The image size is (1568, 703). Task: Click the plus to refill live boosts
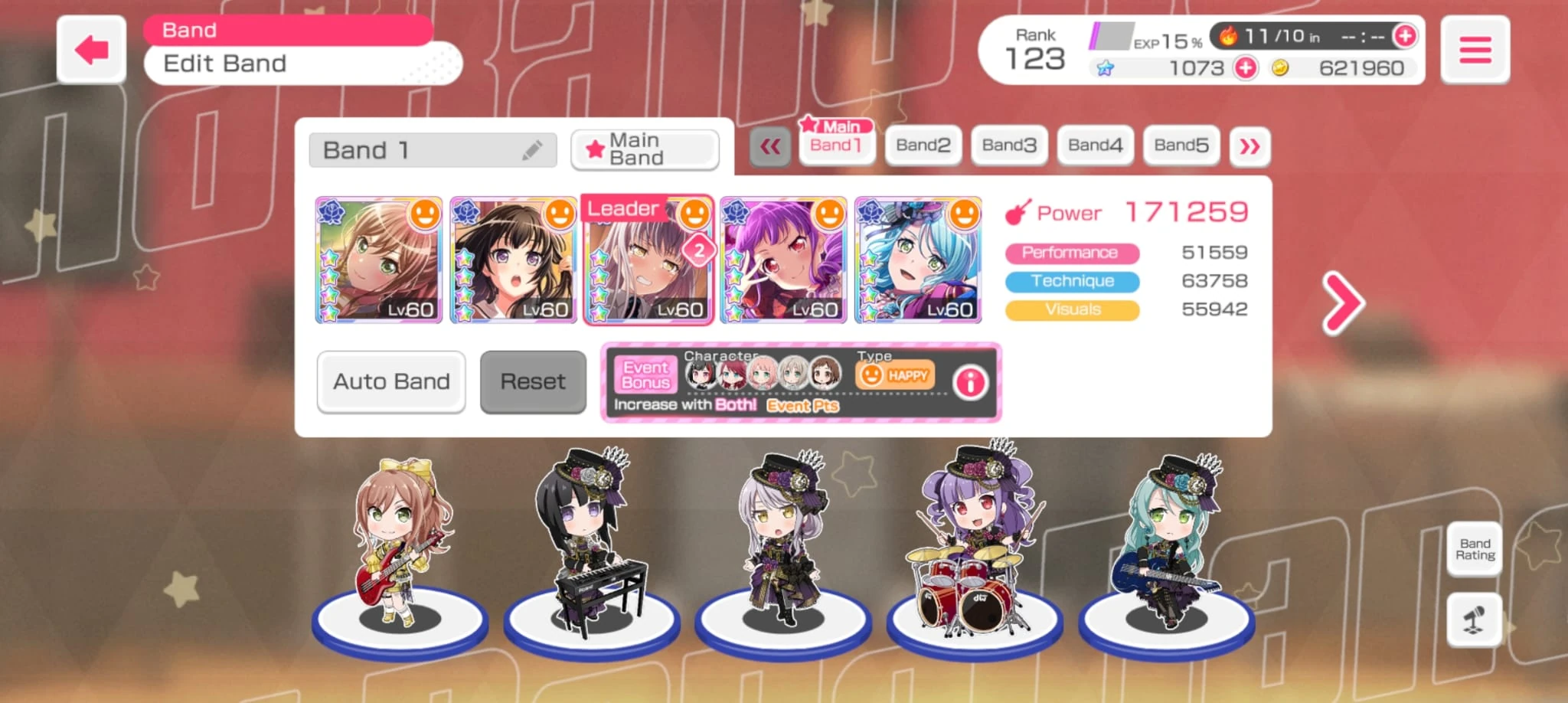click(1403, 34)
